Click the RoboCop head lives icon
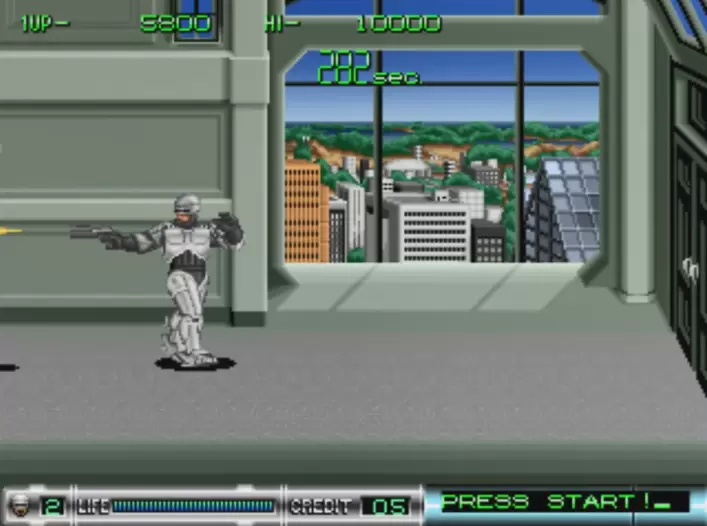 [22, 506]
